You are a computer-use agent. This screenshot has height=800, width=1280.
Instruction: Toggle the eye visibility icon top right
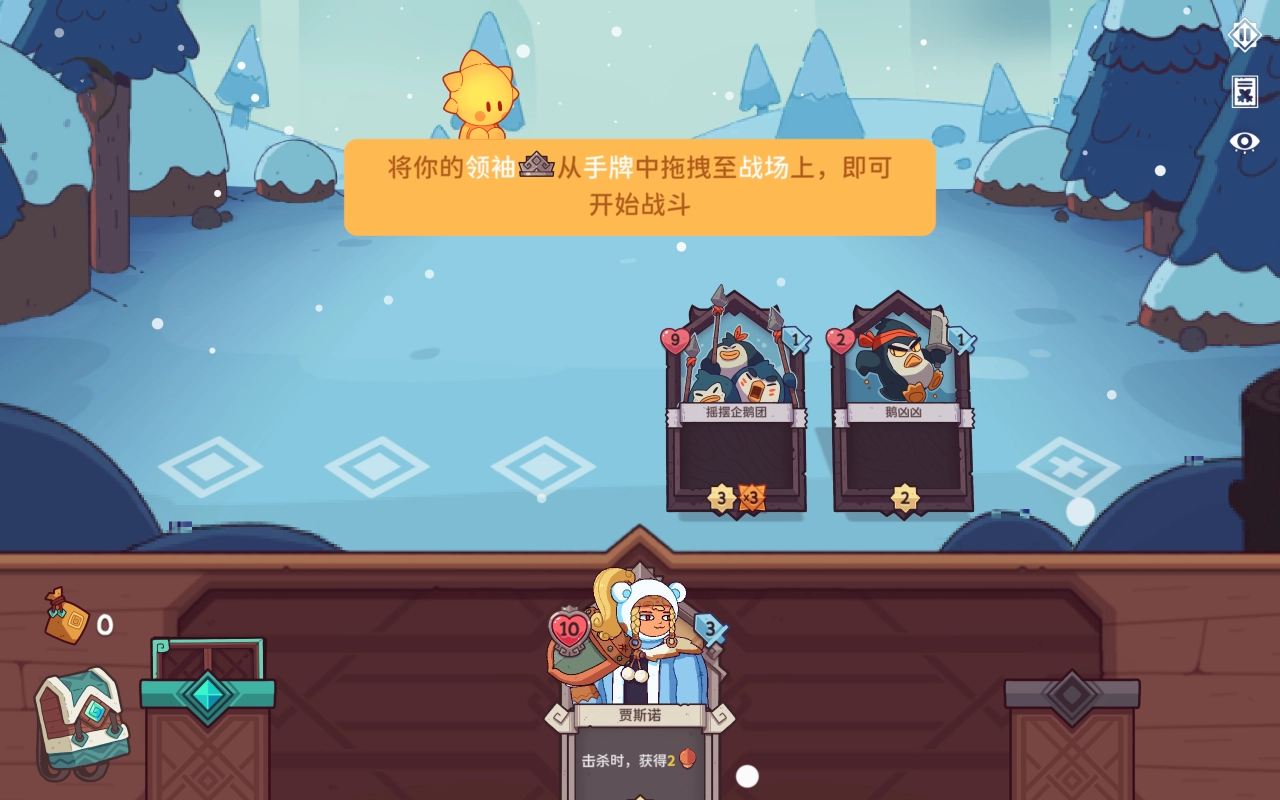[1243, 140]
